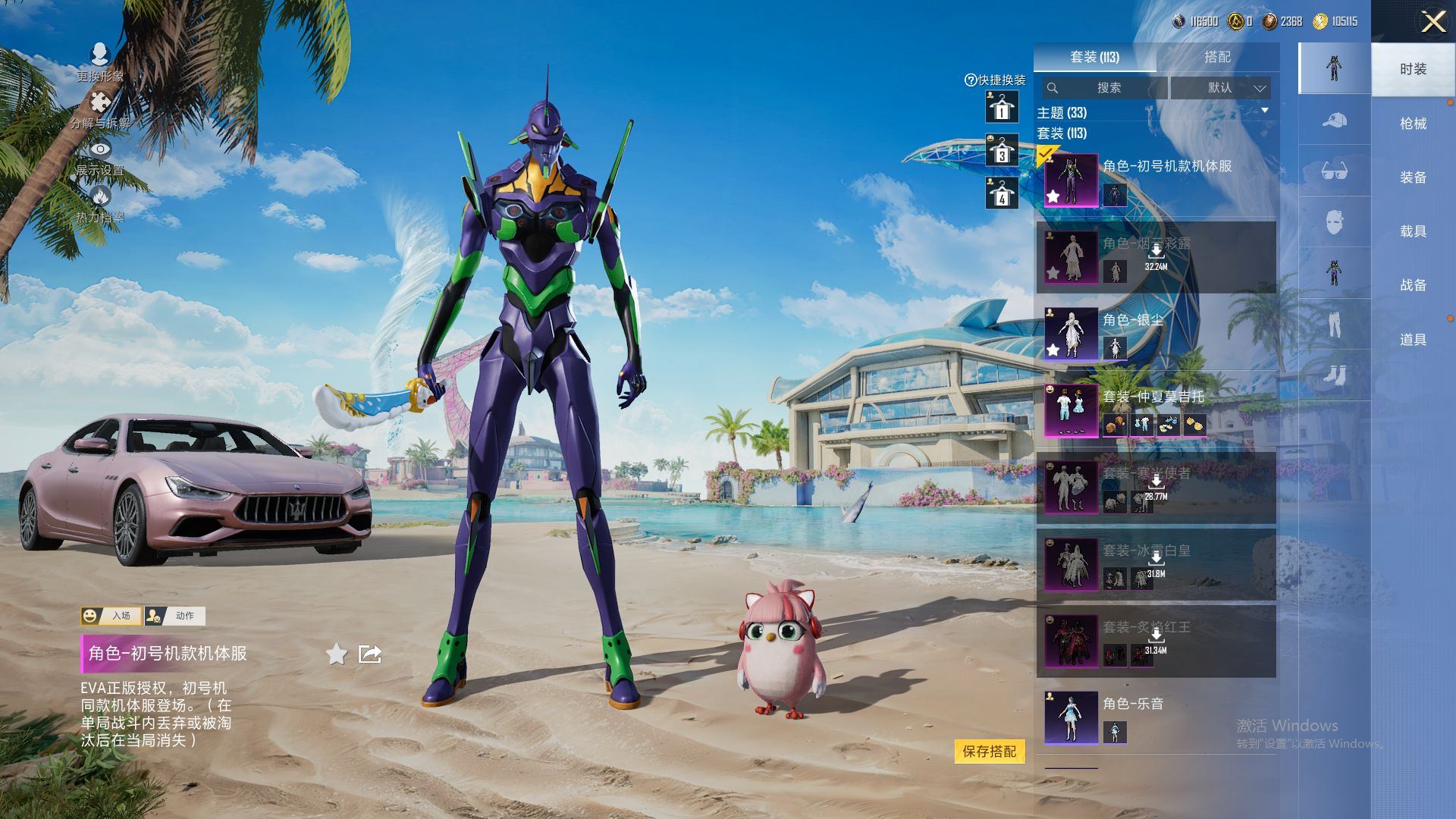Switch to the 动作 emote tab

175,616
